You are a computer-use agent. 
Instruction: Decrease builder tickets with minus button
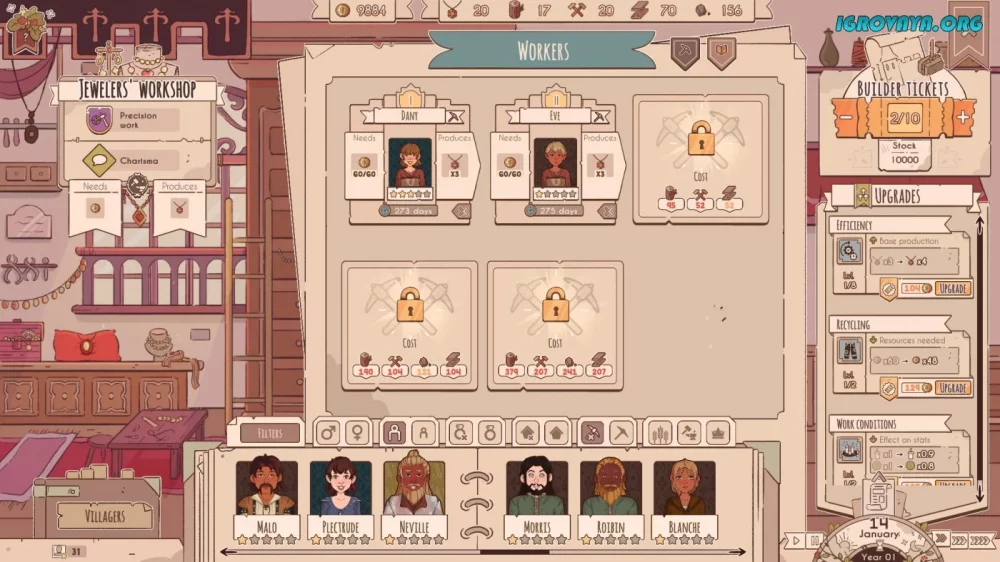point(846,117)
